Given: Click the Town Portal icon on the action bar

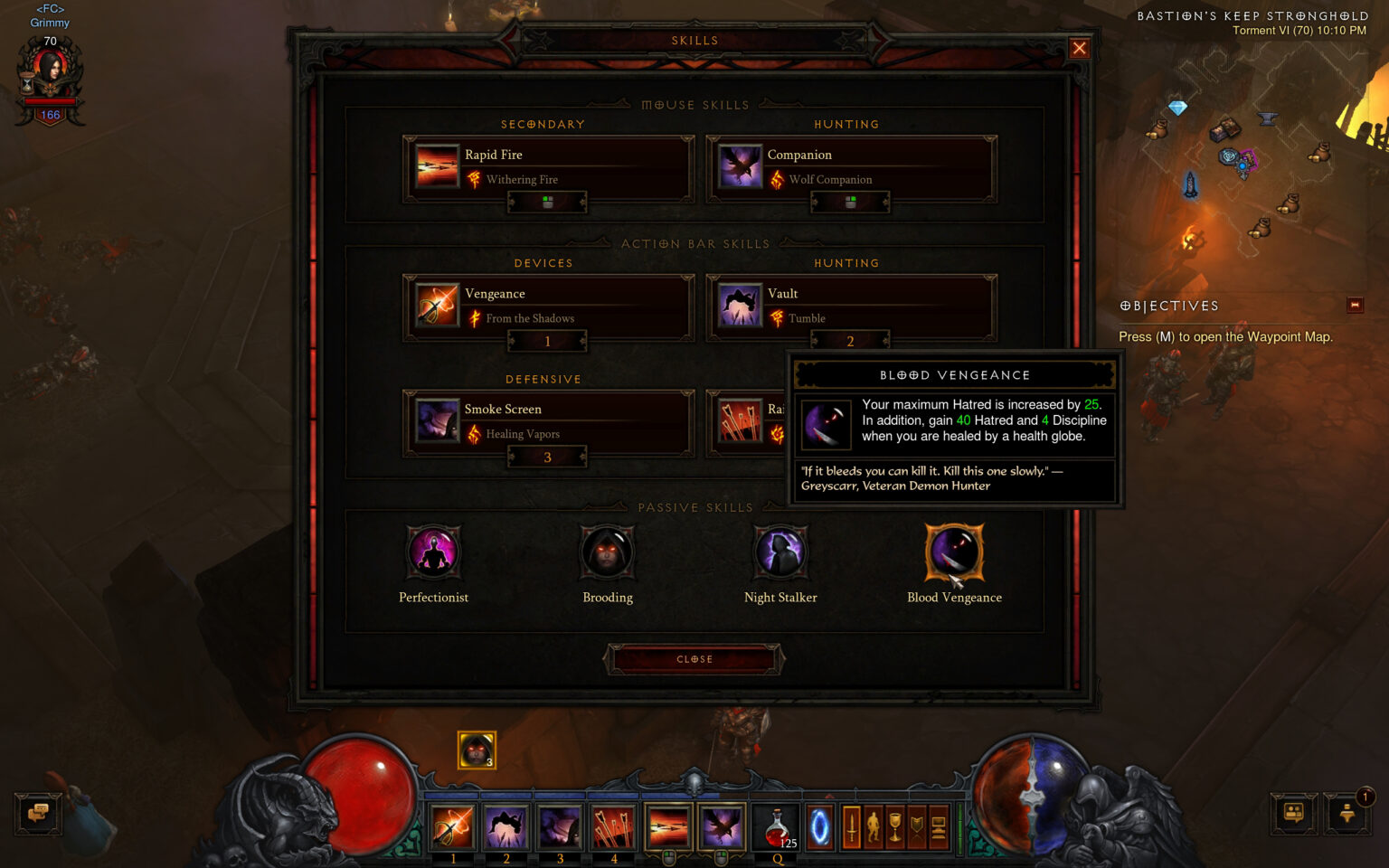Looking at the screenshot, I should click(819, 827).
